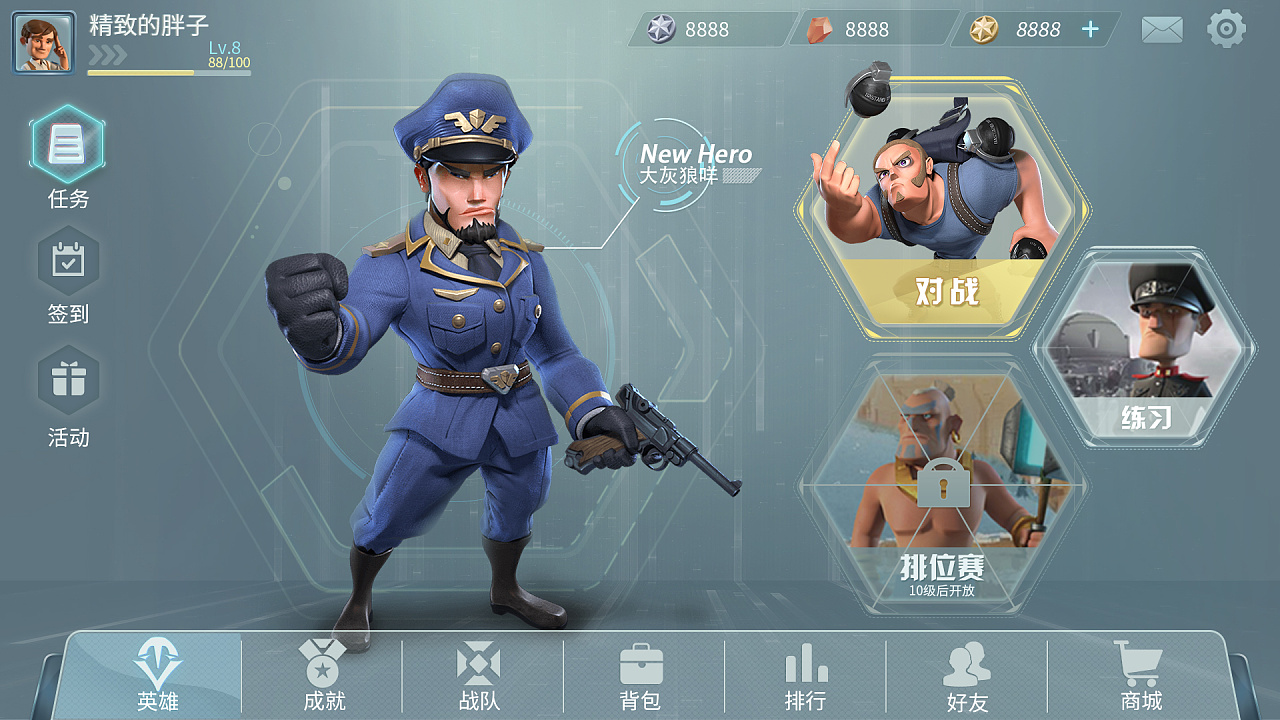Open the settings gear
1280x720 pixels.
(1226, 29)
